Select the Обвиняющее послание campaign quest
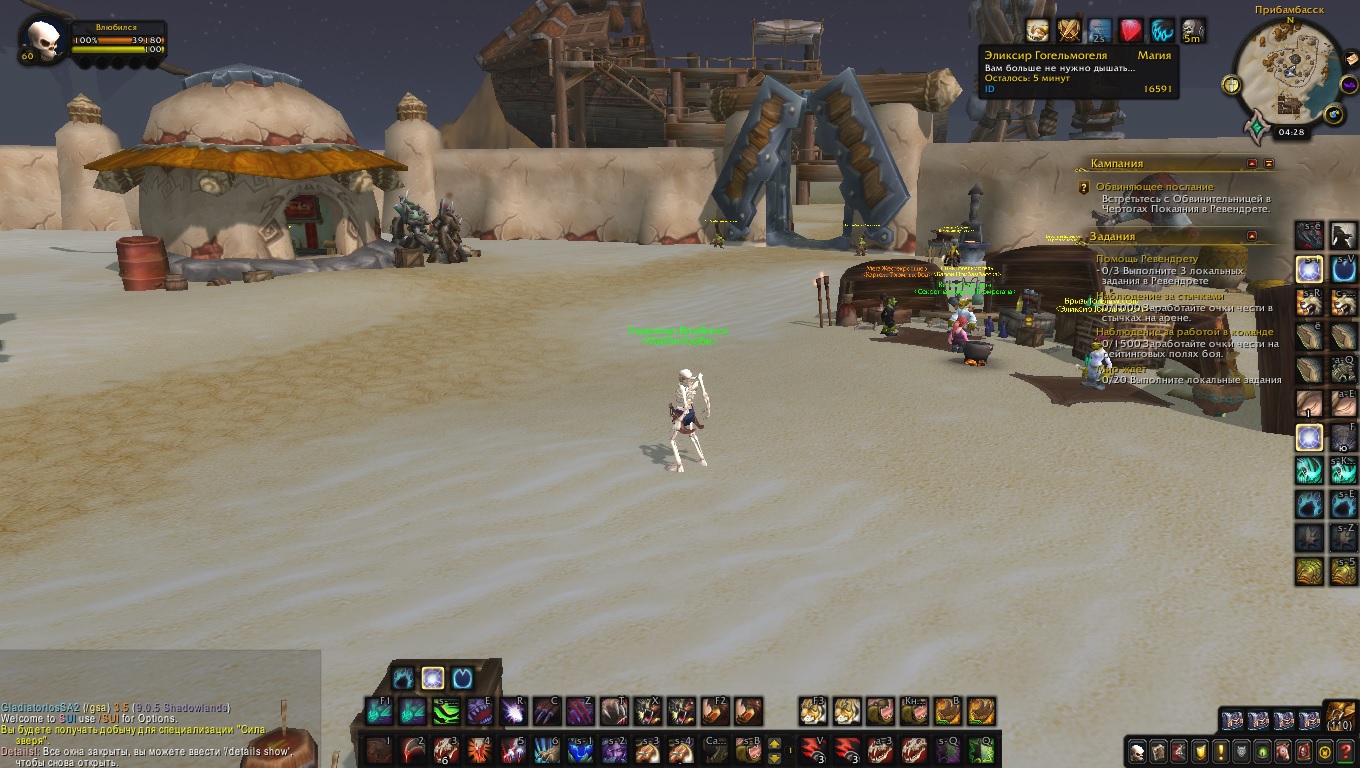1360x768 pixels. point(1154,187)
